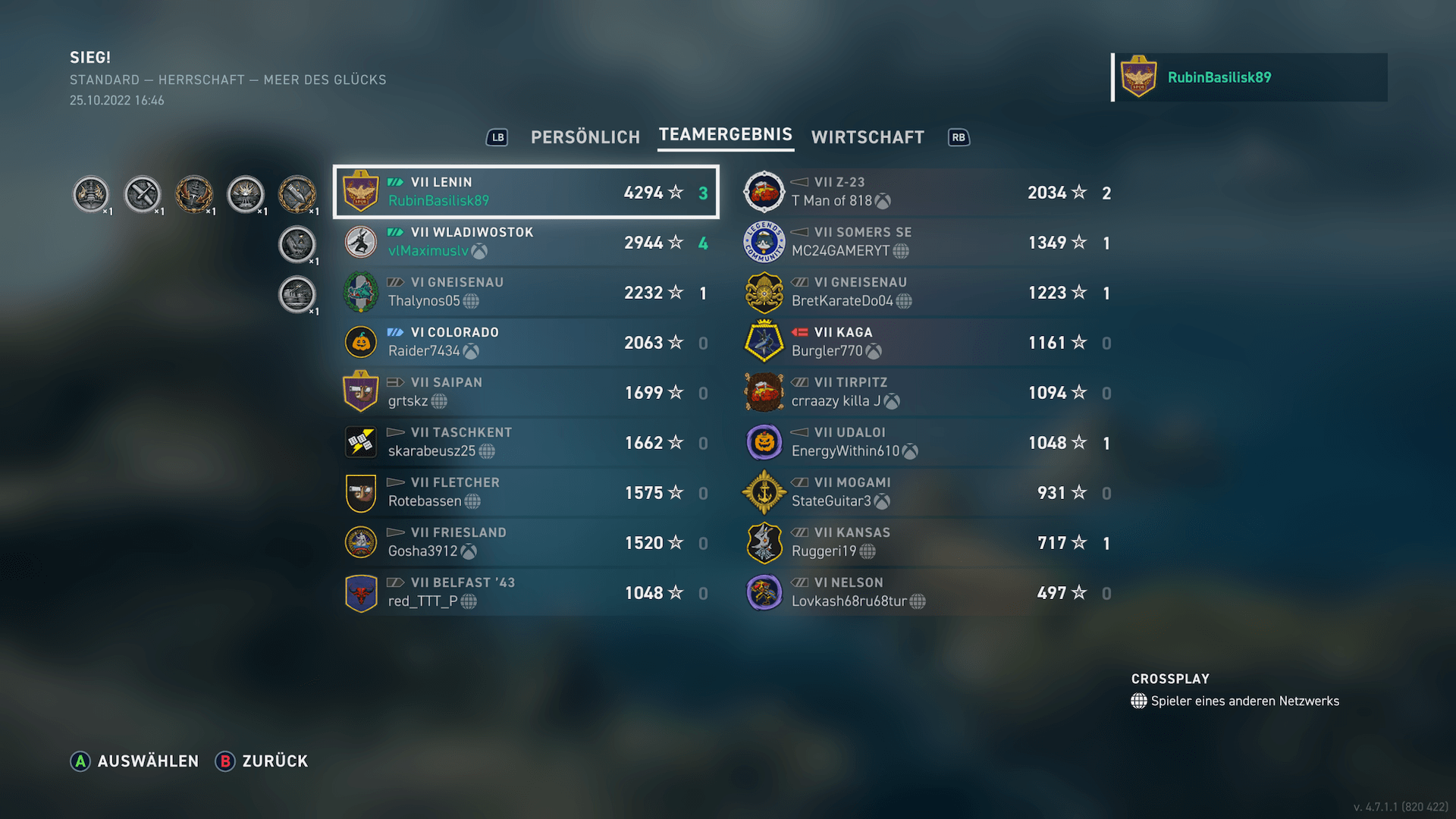Click the pumpkin emblem next to VI COLORADO
Image resolution: width=1456 pixels, height=819 pixels.
coord(360,342)
